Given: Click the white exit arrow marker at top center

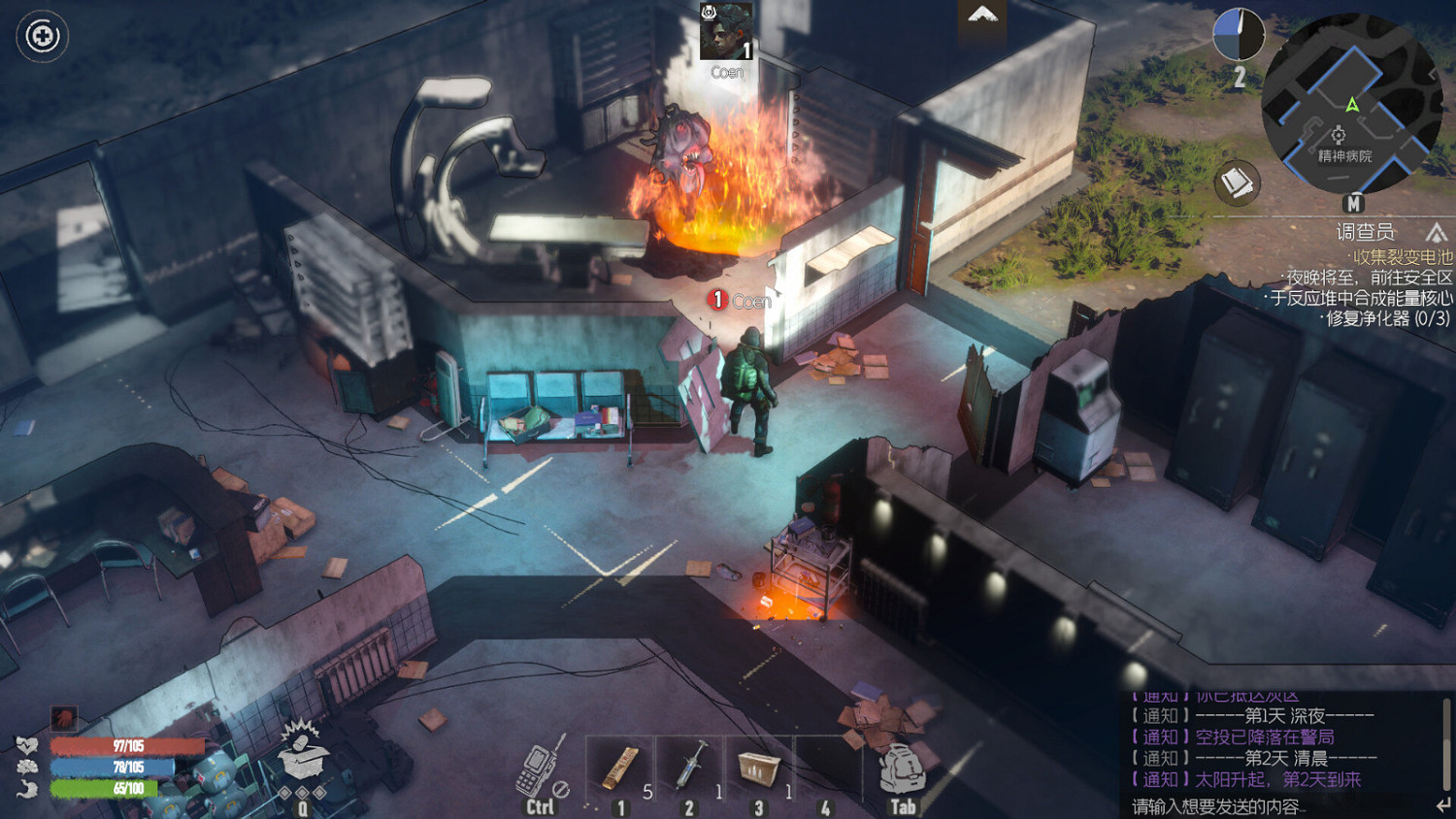Looking at the screenshot, I should coord(985,16).
